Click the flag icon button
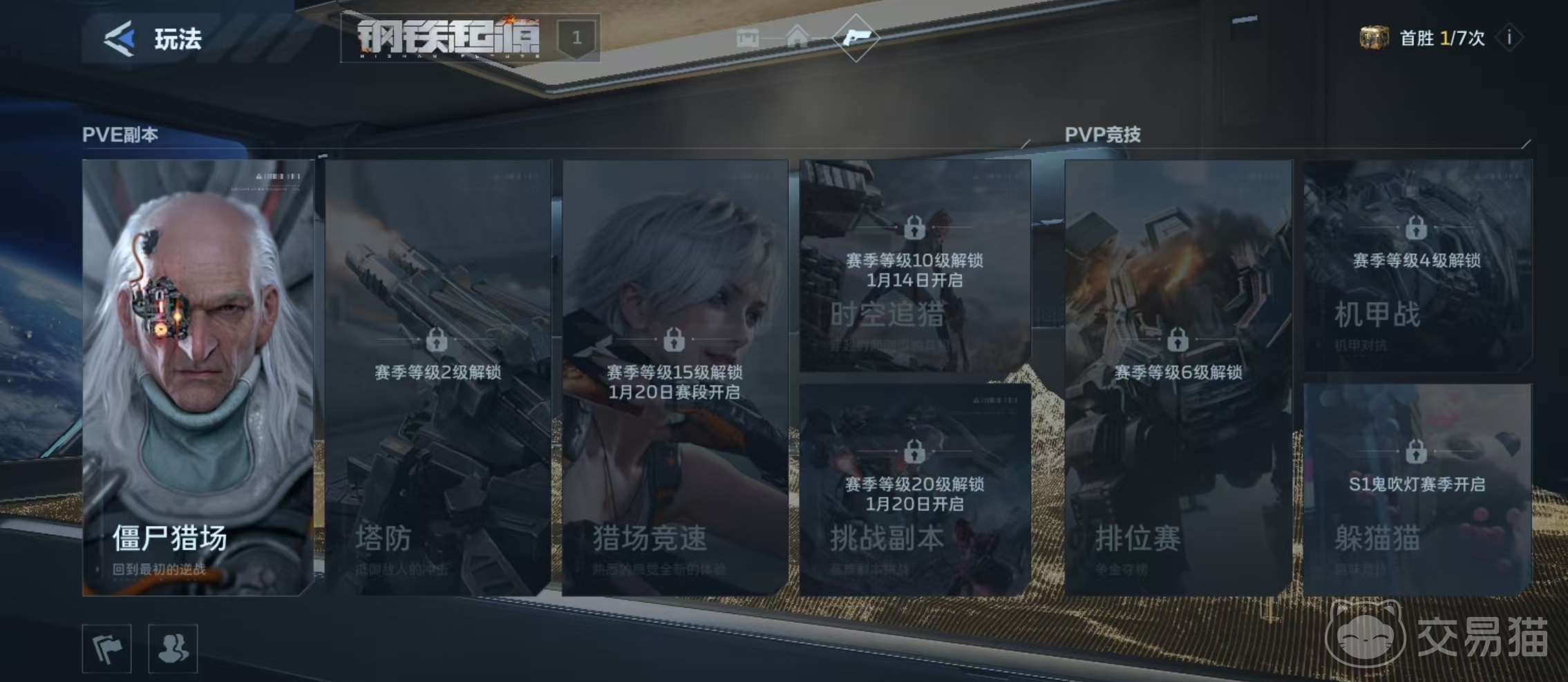 coord(107,648)
